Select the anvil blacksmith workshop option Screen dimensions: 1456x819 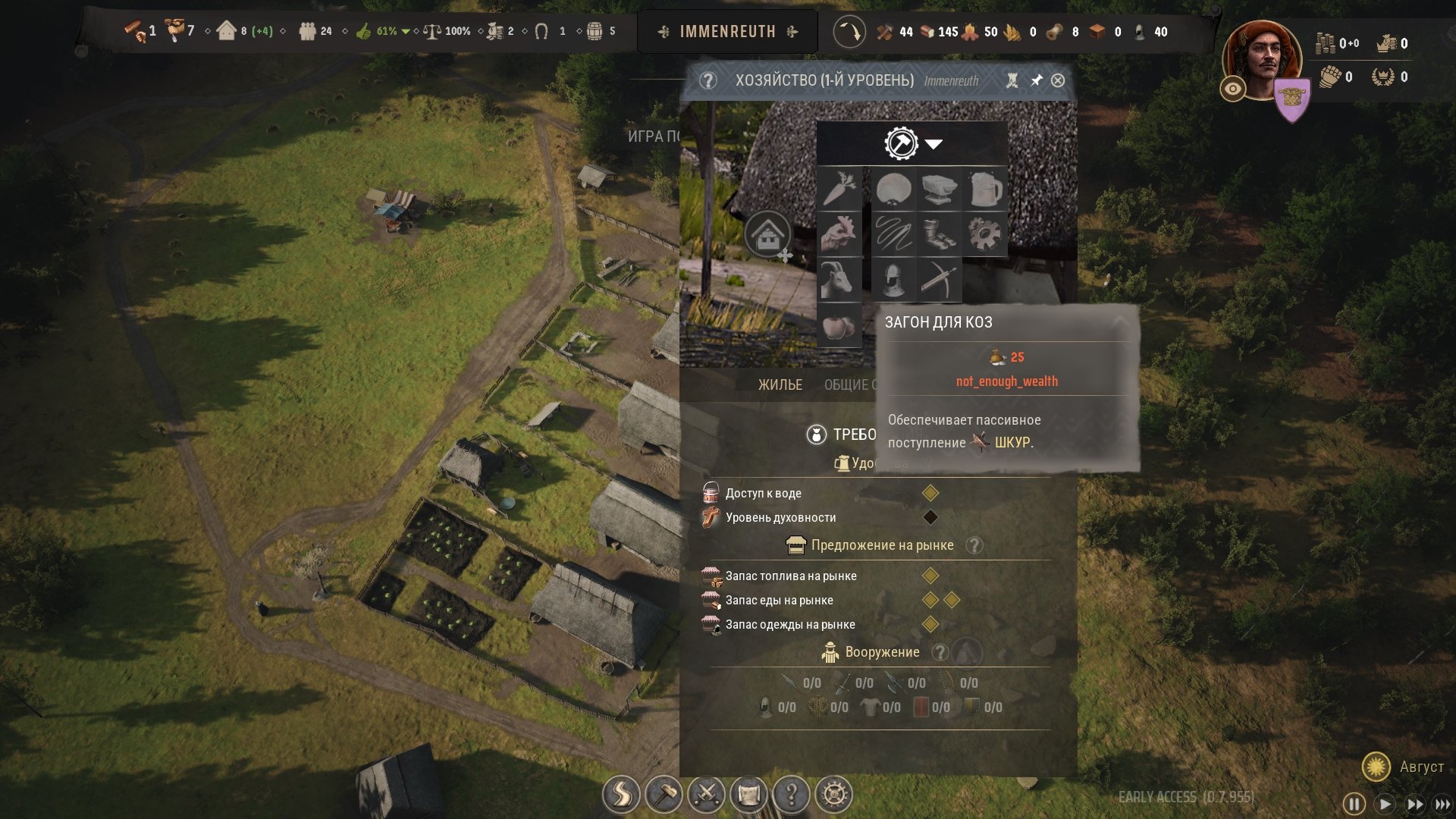tap(940, 189)
